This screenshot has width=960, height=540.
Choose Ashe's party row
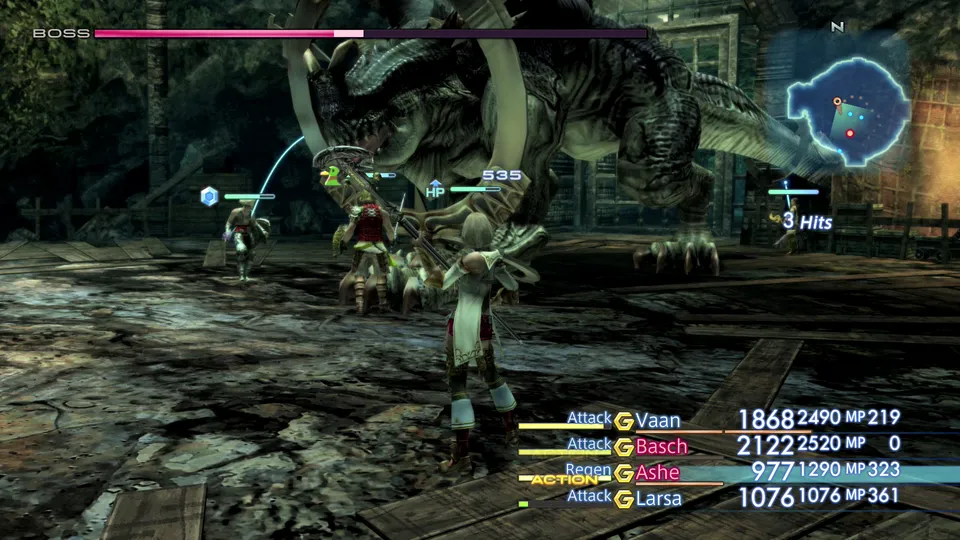coord(659,472)
